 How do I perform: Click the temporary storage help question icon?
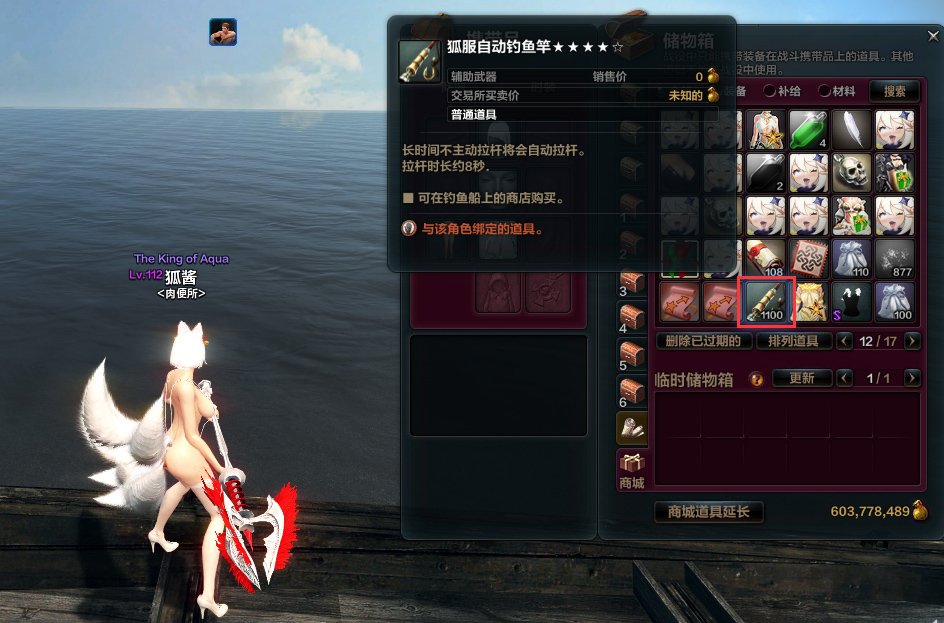click(x=756, y=379)
